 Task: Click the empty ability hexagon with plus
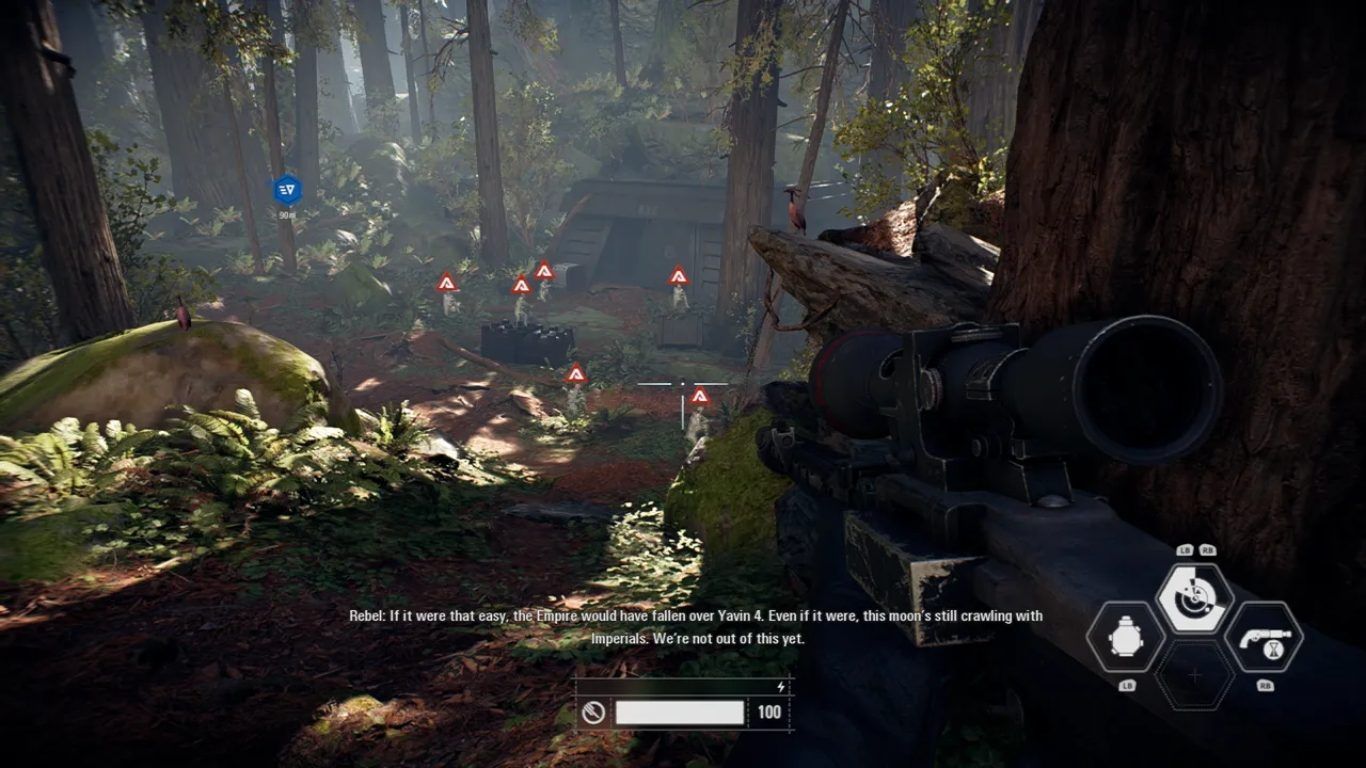point(1194,675)
